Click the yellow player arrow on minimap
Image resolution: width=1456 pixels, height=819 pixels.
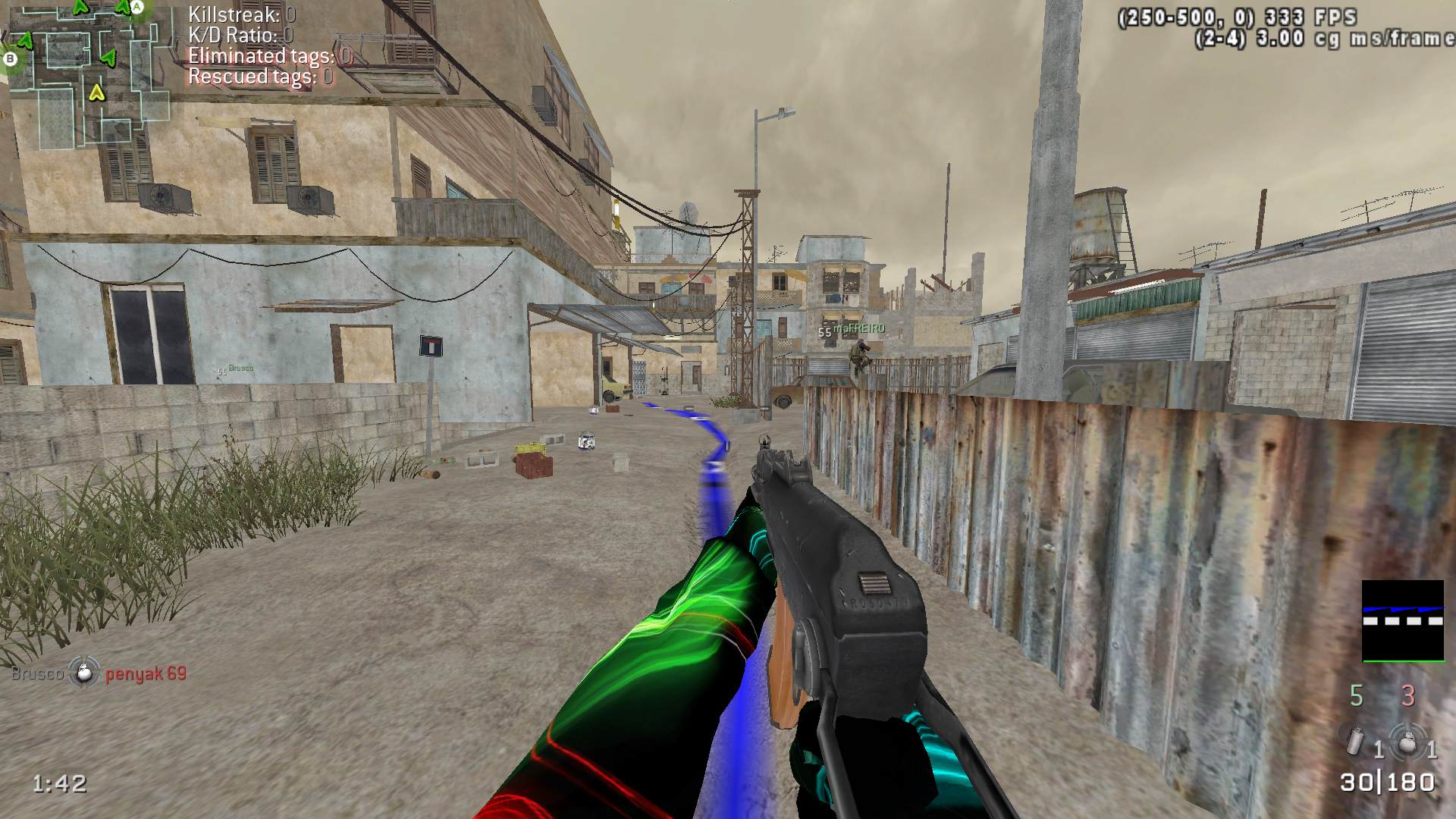(96, 93)
